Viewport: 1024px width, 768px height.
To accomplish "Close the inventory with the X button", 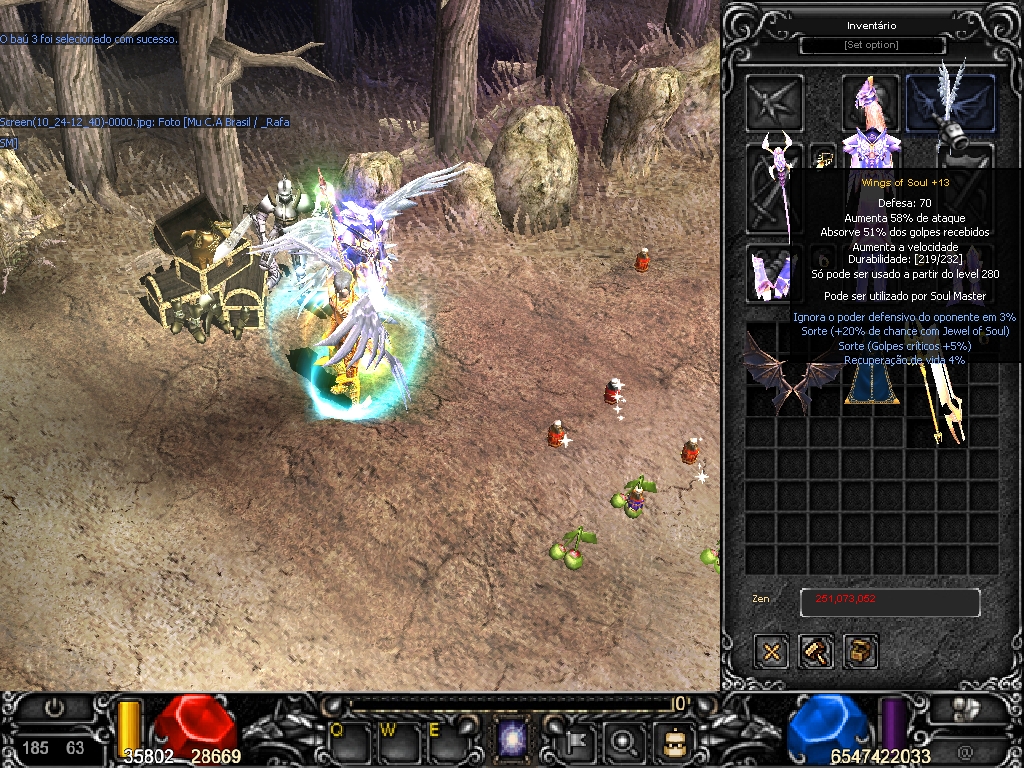I will point(771,652).
